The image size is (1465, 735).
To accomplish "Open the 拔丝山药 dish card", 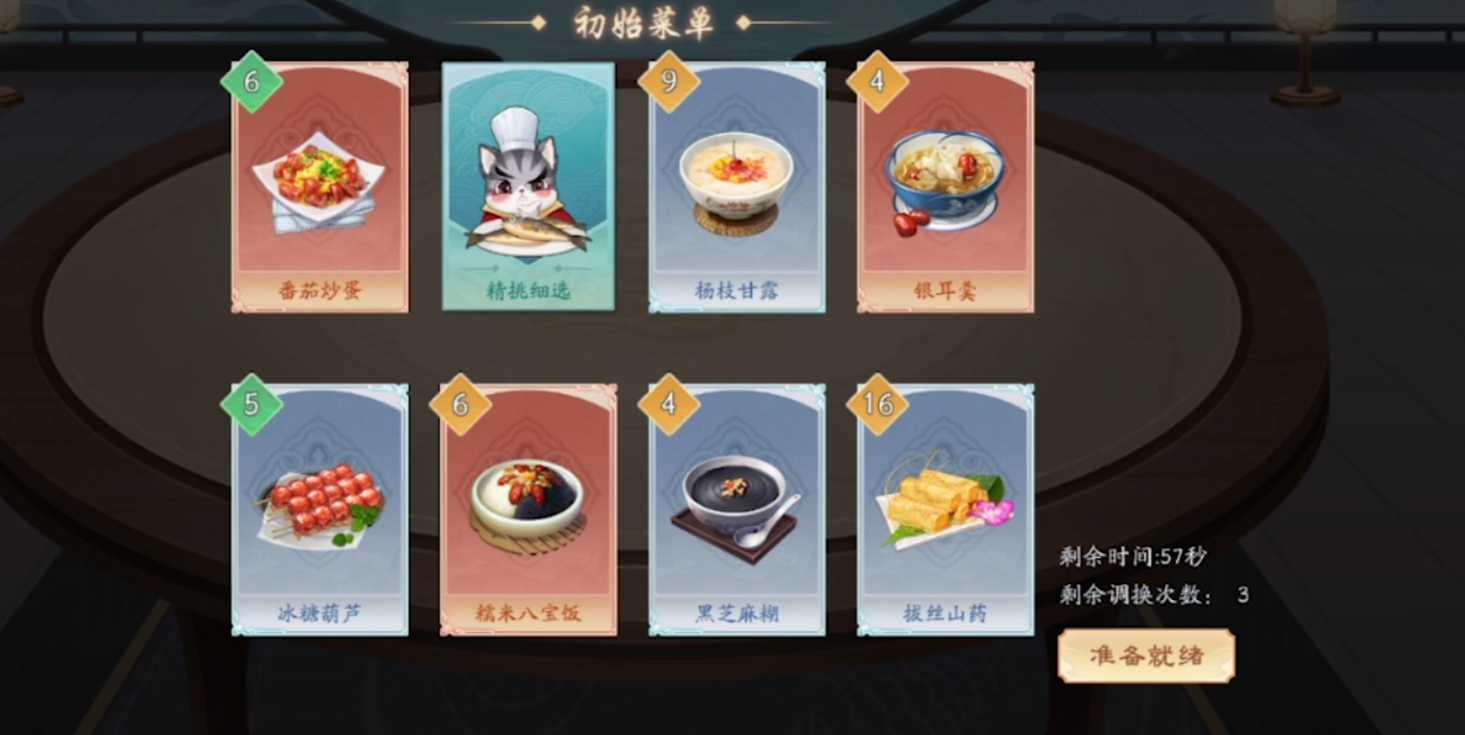I will (944, 510).
